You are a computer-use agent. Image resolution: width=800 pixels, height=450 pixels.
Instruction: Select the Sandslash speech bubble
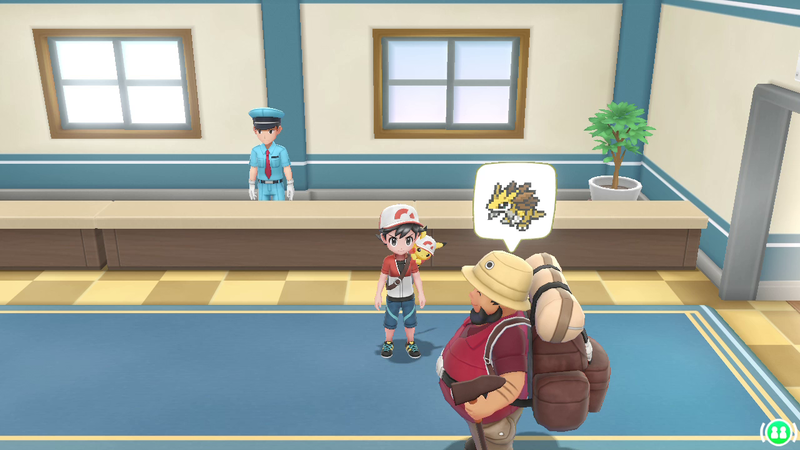click(514, 202)
